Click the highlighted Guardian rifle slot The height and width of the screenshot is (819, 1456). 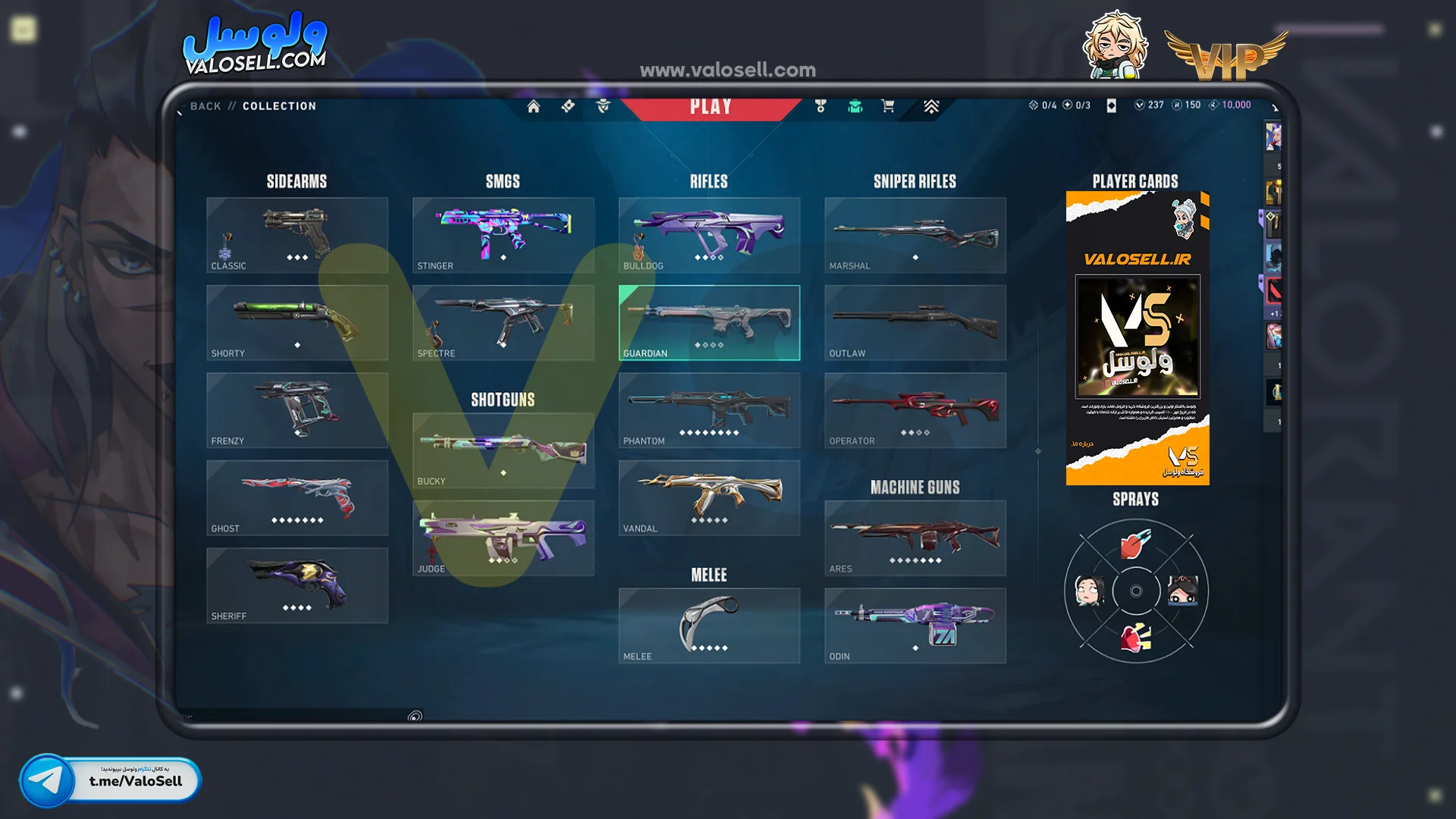coord(709,322)
